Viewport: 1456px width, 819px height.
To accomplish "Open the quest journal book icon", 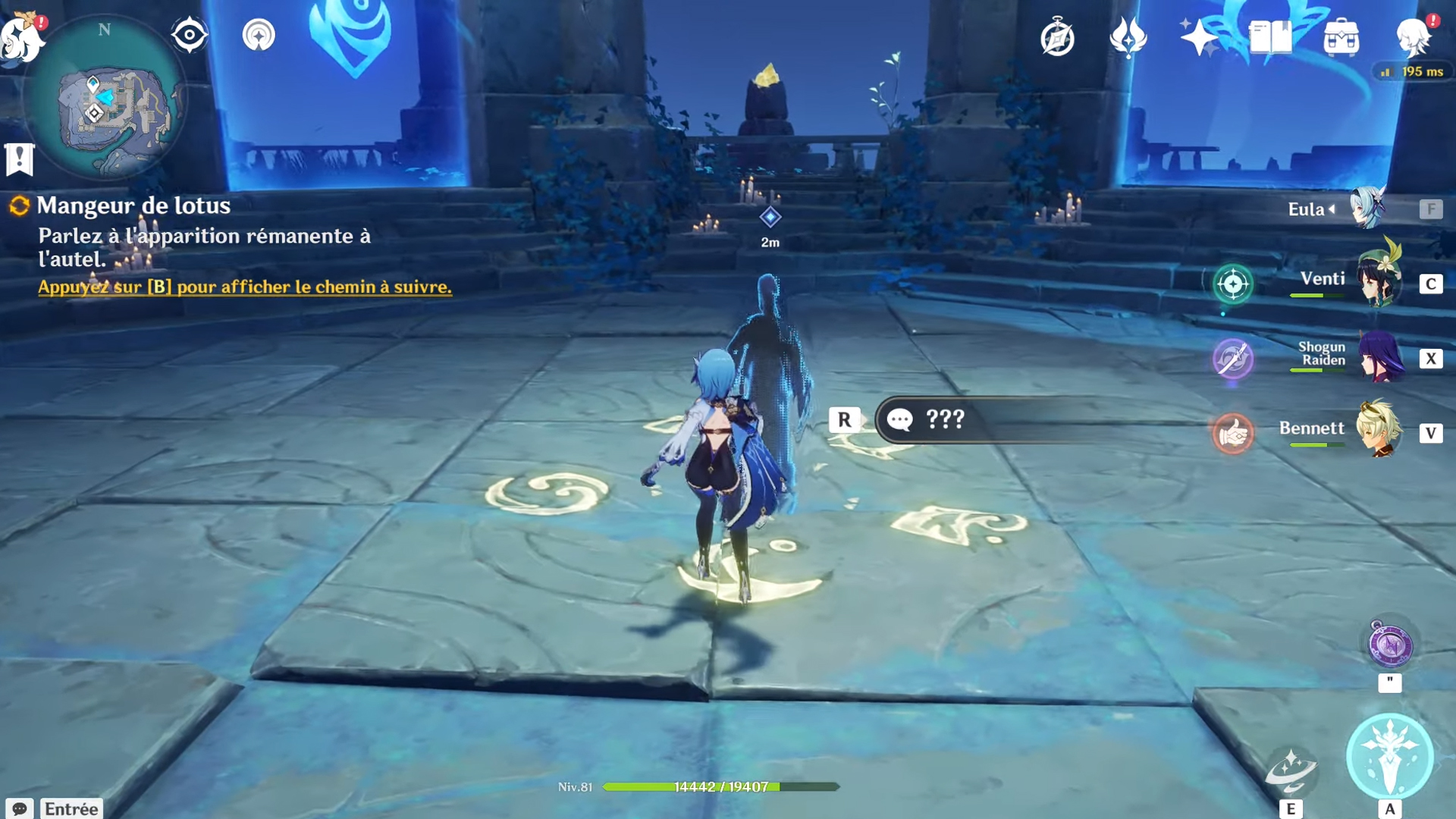I will tap(1269, 36).
